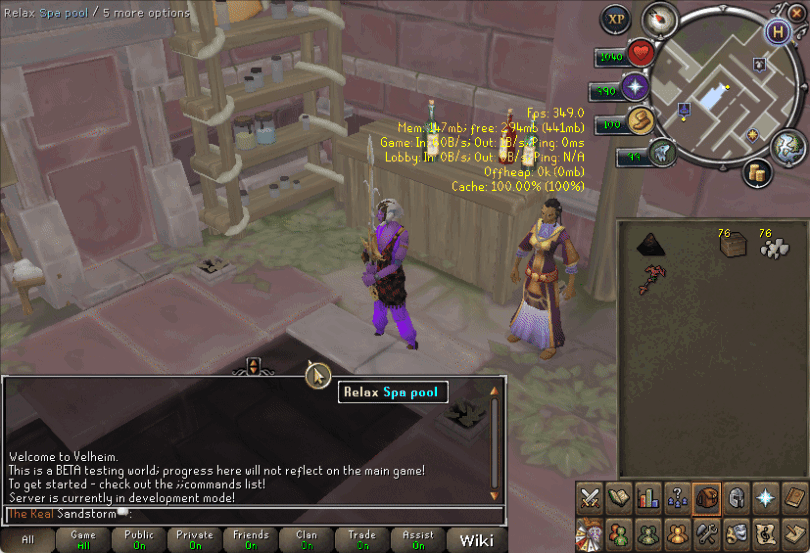The height and width of the screenshot is (553, 810).
Task: Click the gold coins money pouch
Action: pyautogui.click(x=759, y=173)
